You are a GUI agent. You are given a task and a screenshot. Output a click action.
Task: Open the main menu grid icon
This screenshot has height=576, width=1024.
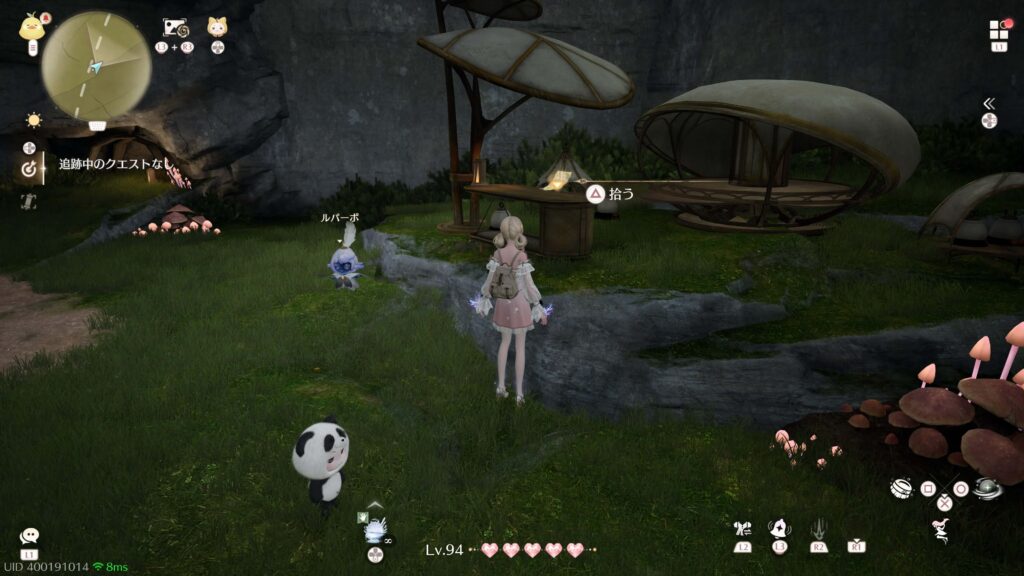click(999, 30)
